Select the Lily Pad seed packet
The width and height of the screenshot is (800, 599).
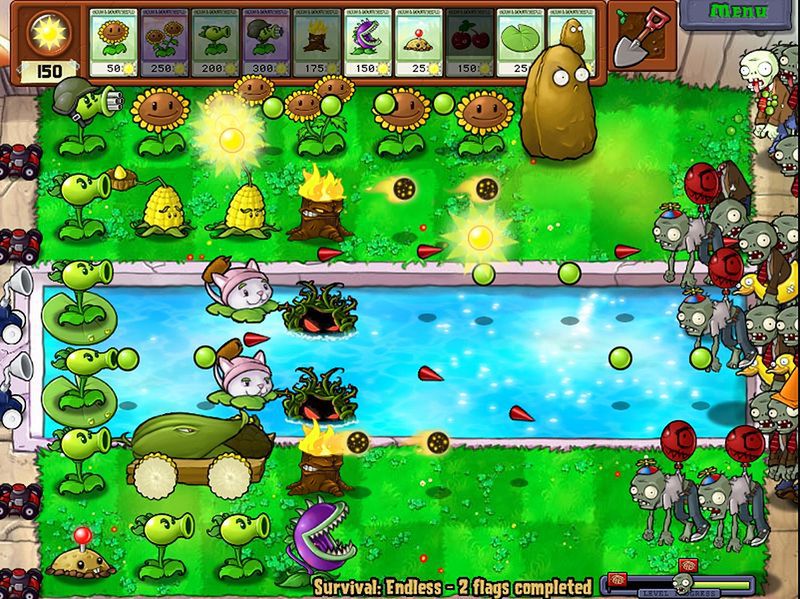(x=520, y=42)
